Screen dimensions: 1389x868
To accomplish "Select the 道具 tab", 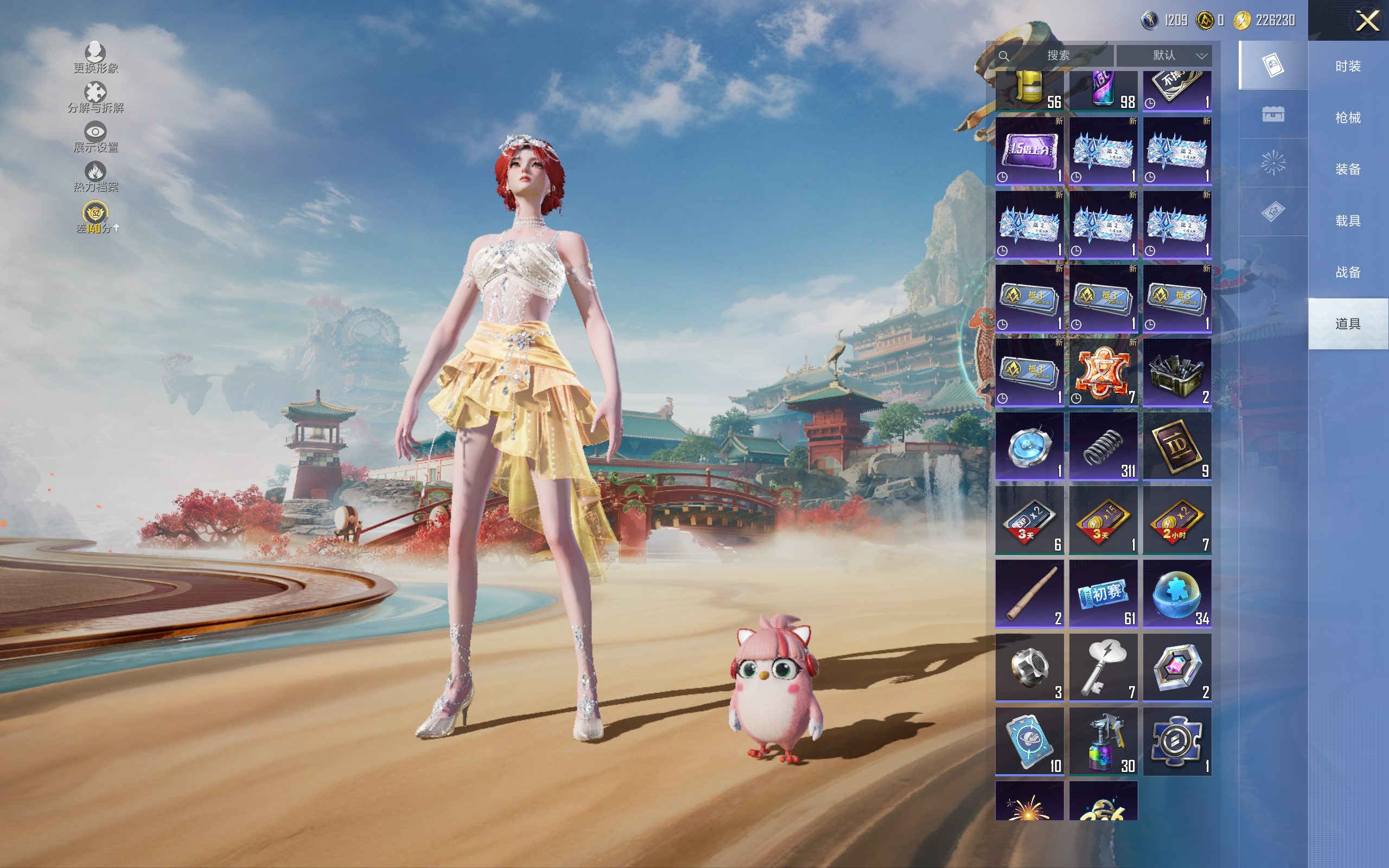I will pos(1347,324).
